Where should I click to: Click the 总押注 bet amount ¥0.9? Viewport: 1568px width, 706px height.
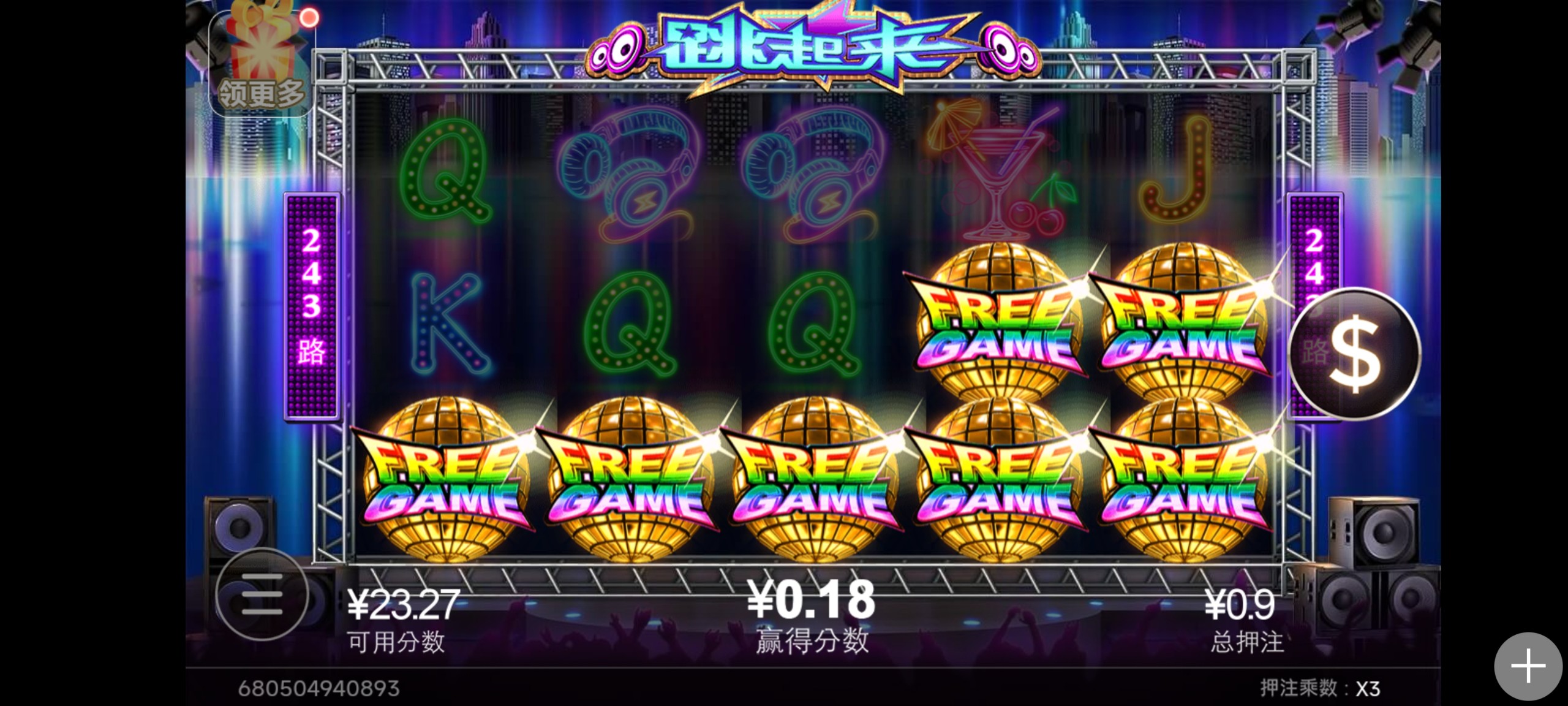point(1240,604)
